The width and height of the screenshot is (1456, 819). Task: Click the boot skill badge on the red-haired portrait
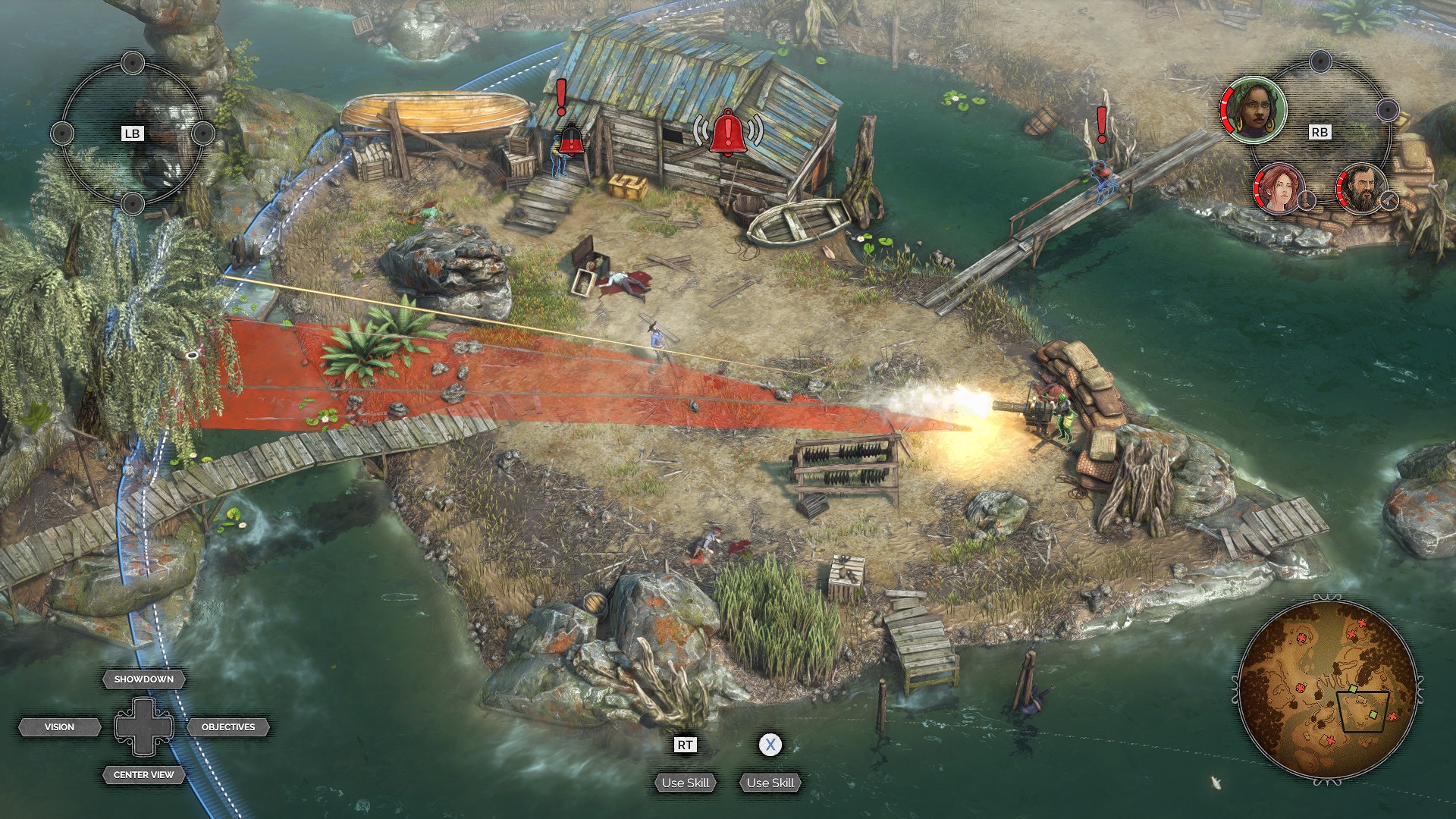tap(1306, 201)
